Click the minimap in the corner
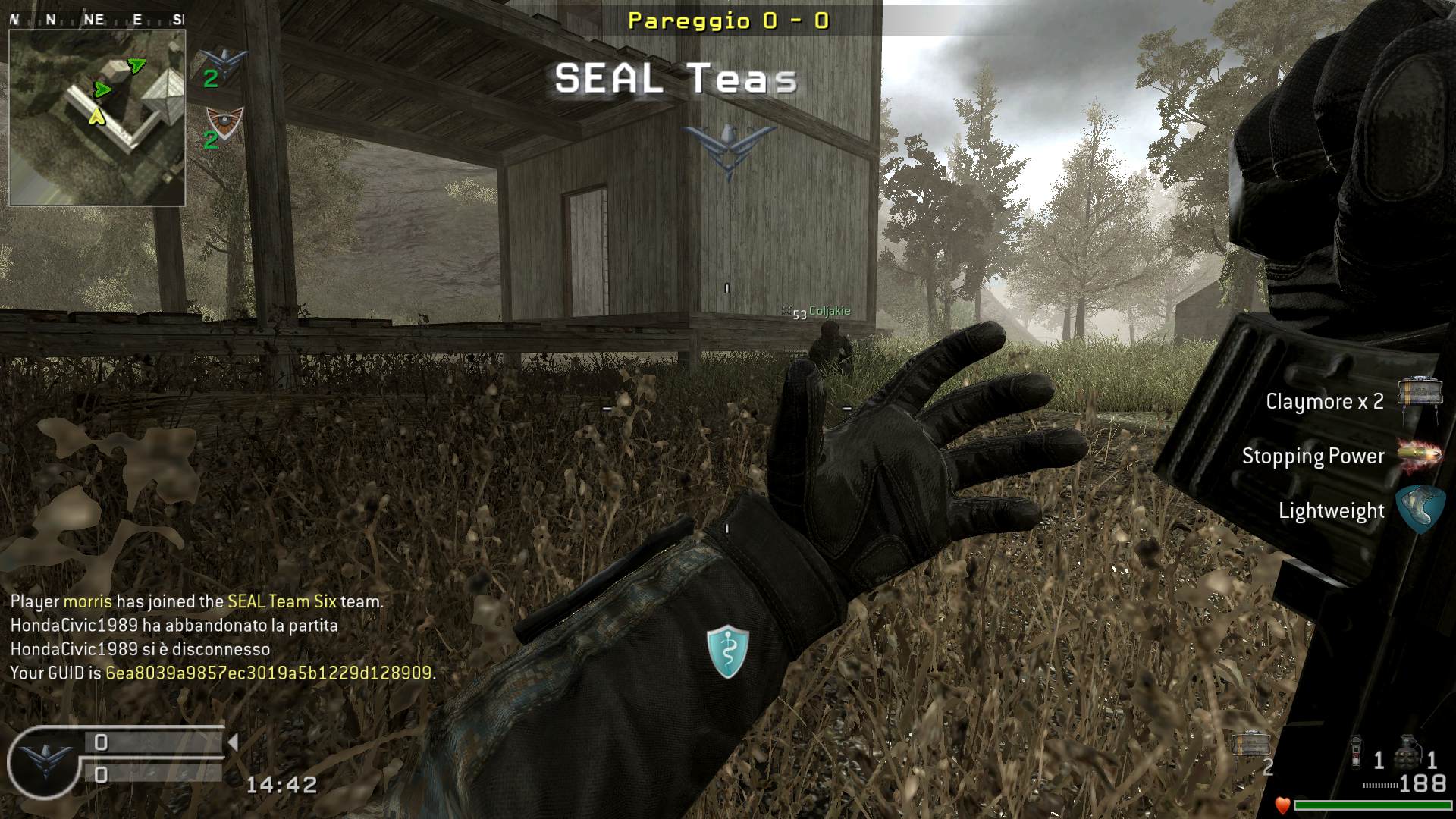Screen dimensions: 1456x819 point(97,118)
